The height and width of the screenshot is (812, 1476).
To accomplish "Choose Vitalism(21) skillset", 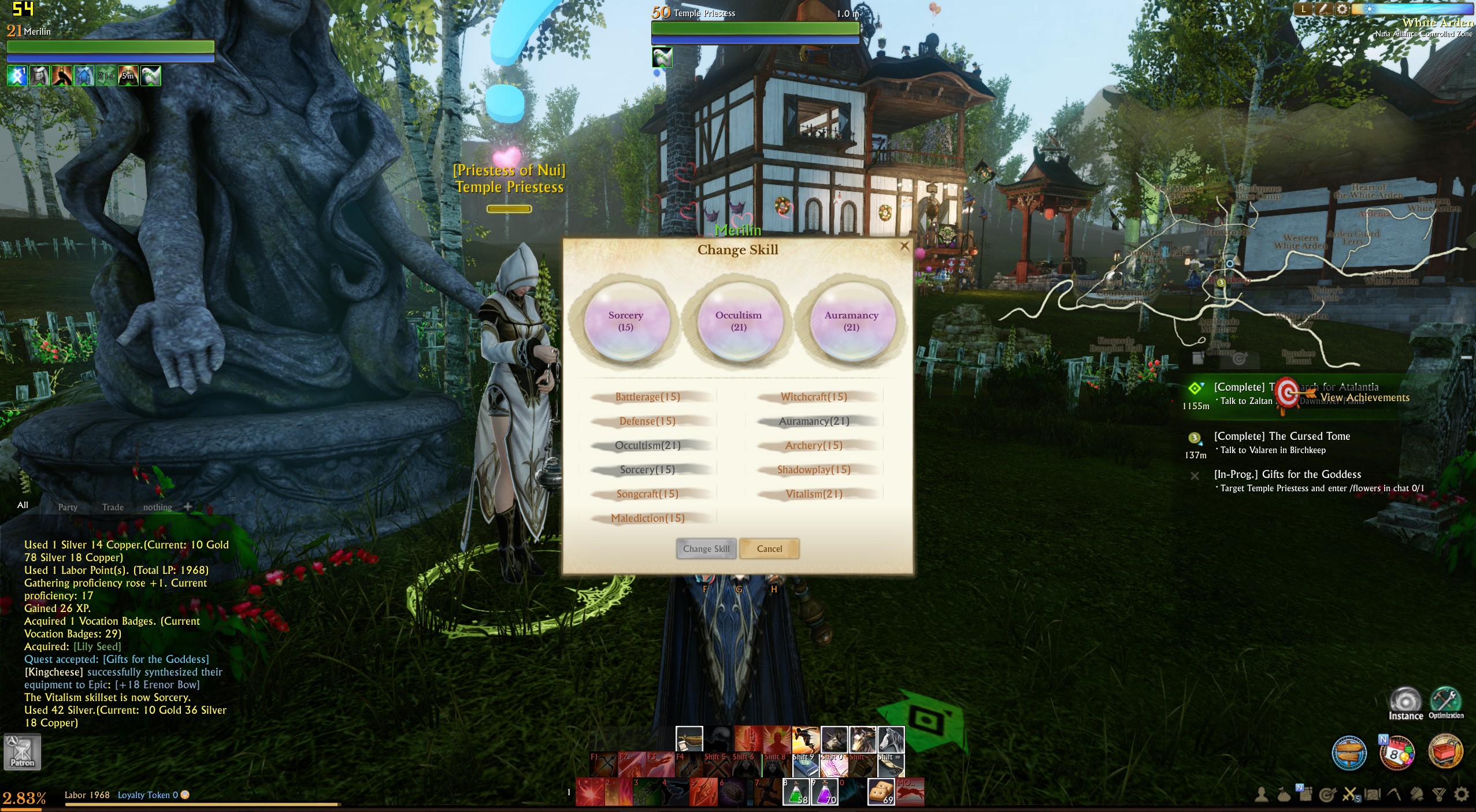I will pyautogui.click(x=814, y=494).
